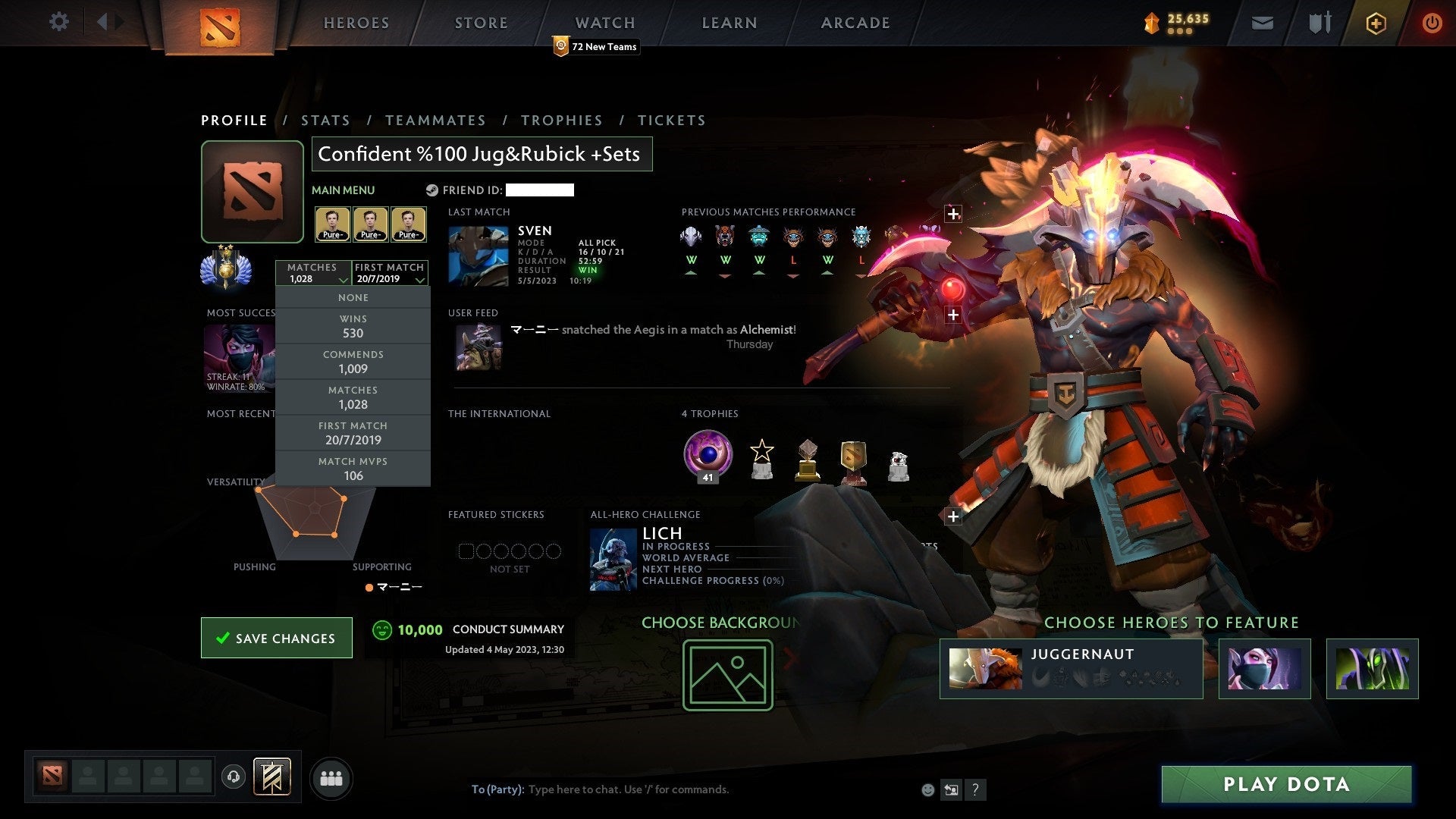Open the MATCHES dropdown
Image resolution: width=1456 pixels, height=819 pixels.
pyautogui.click(x=313, y=273)
